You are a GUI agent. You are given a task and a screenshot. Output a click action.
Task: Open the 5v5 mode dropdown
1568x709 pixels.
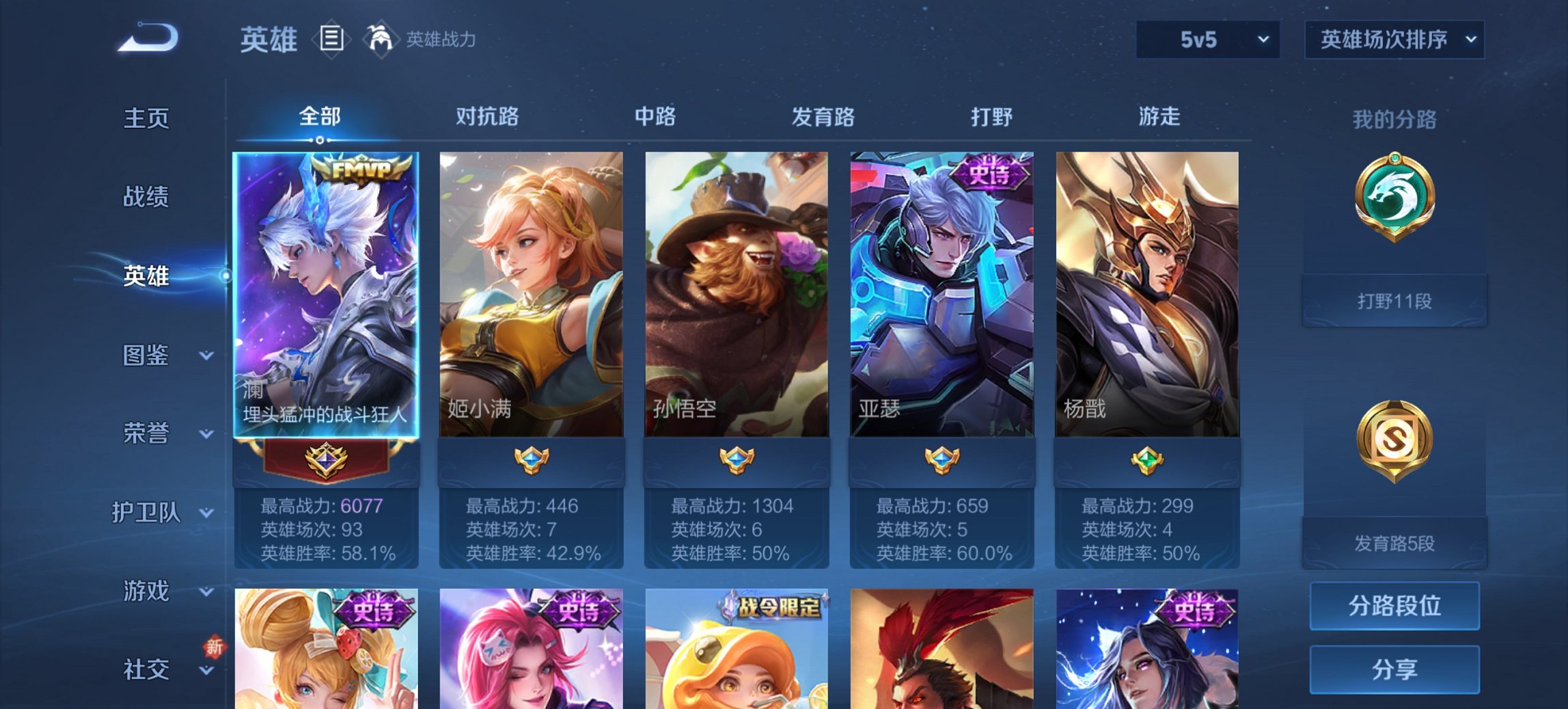[1206, 40]
